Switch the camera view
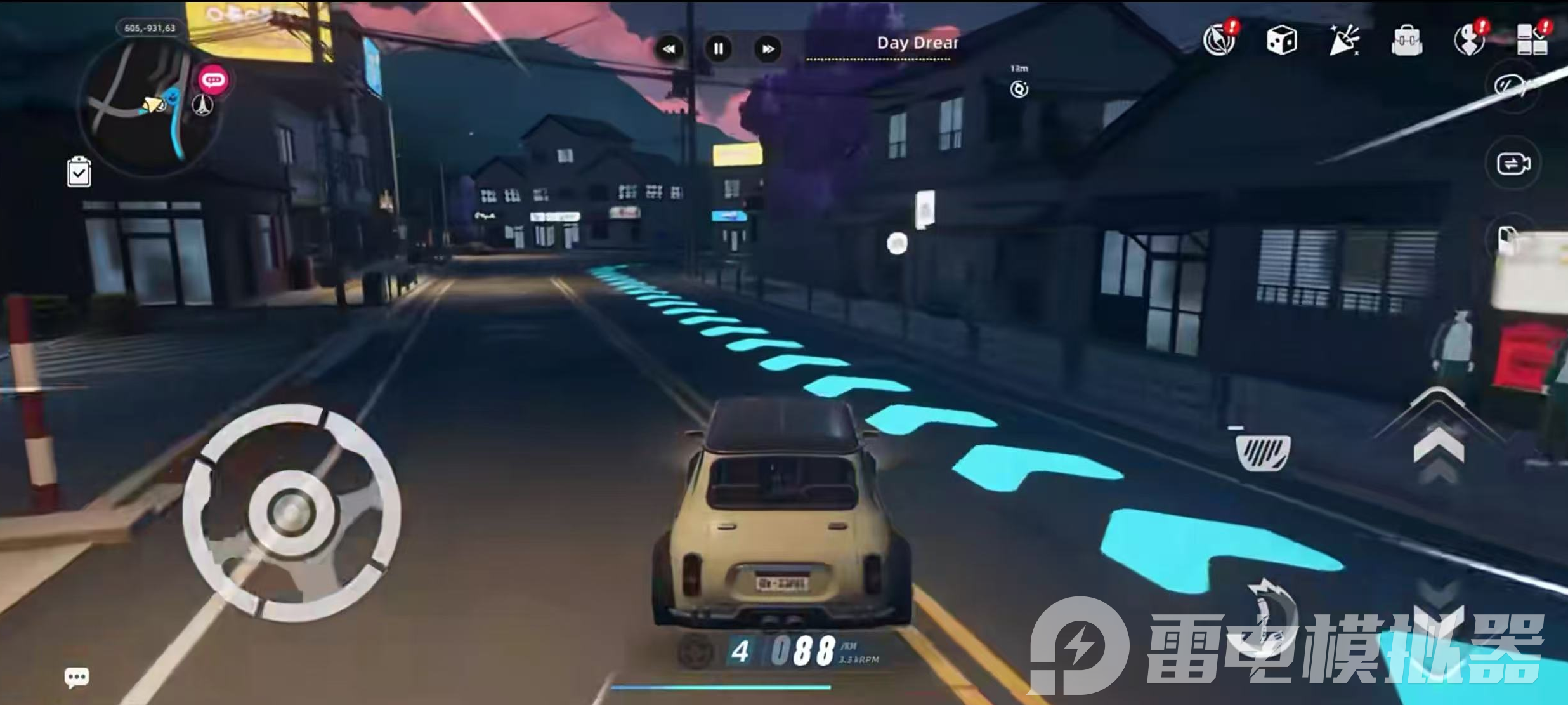Image resolution: width=1568 pixels, height=705 pixels. 1513,164
